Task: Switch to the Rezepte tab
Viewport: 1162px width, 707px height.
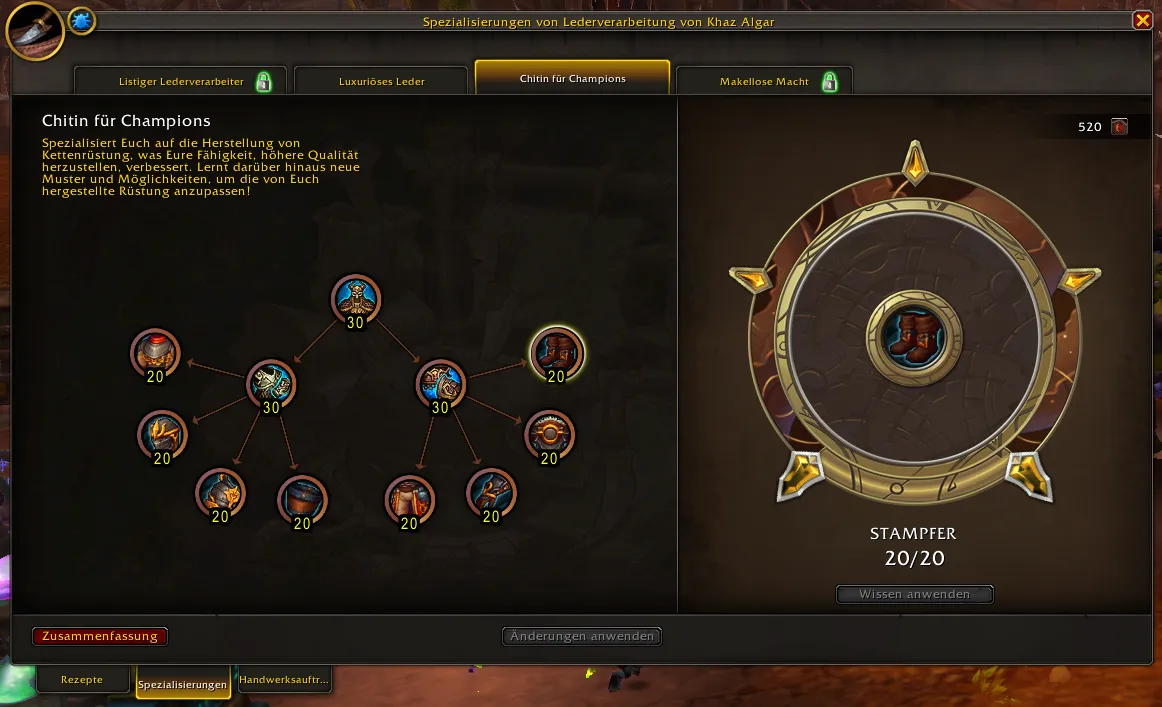Action: pyautogui.click(x=82, y=680)
